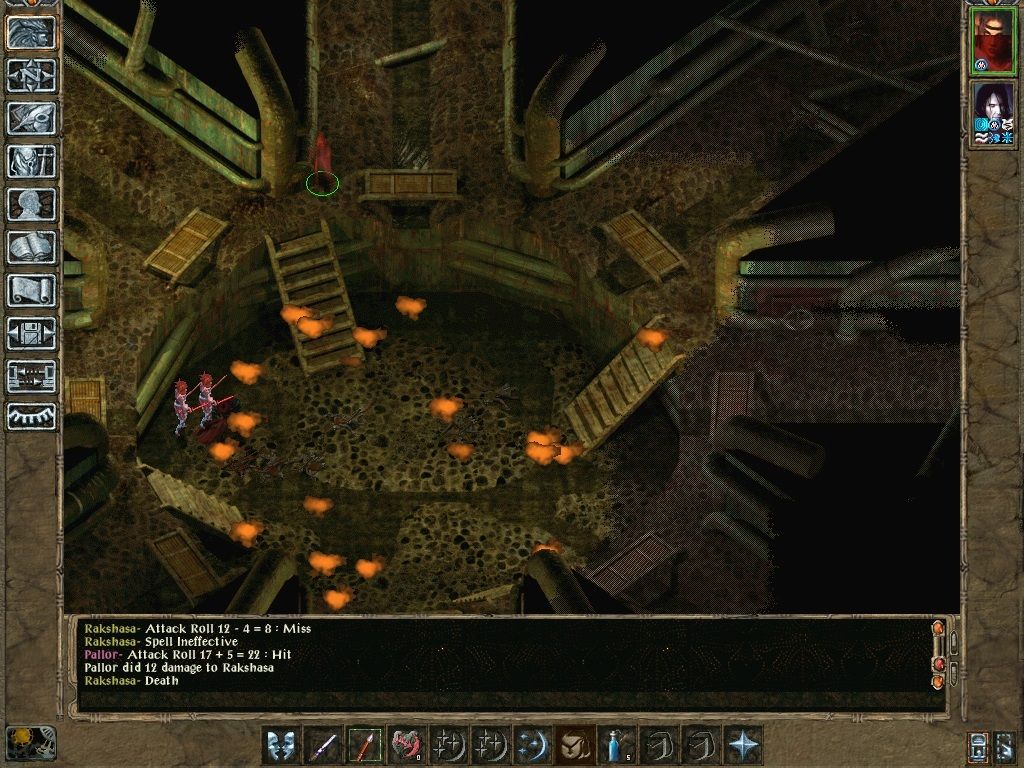The height and width of the screenshot is (768, 1024).
Task: Open the journal quill icon
Action: tap(31, 118)
